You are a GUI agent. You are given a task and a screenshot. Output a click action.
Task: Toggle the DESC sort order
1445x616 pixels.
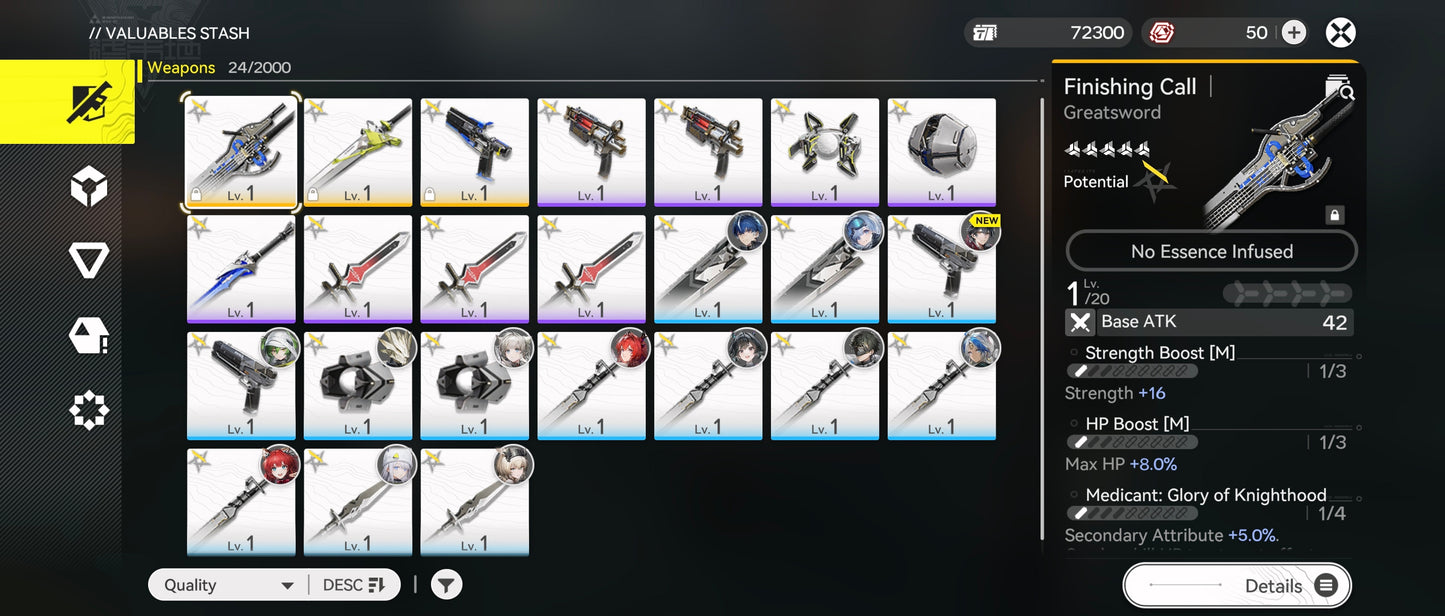click(354, 585)
